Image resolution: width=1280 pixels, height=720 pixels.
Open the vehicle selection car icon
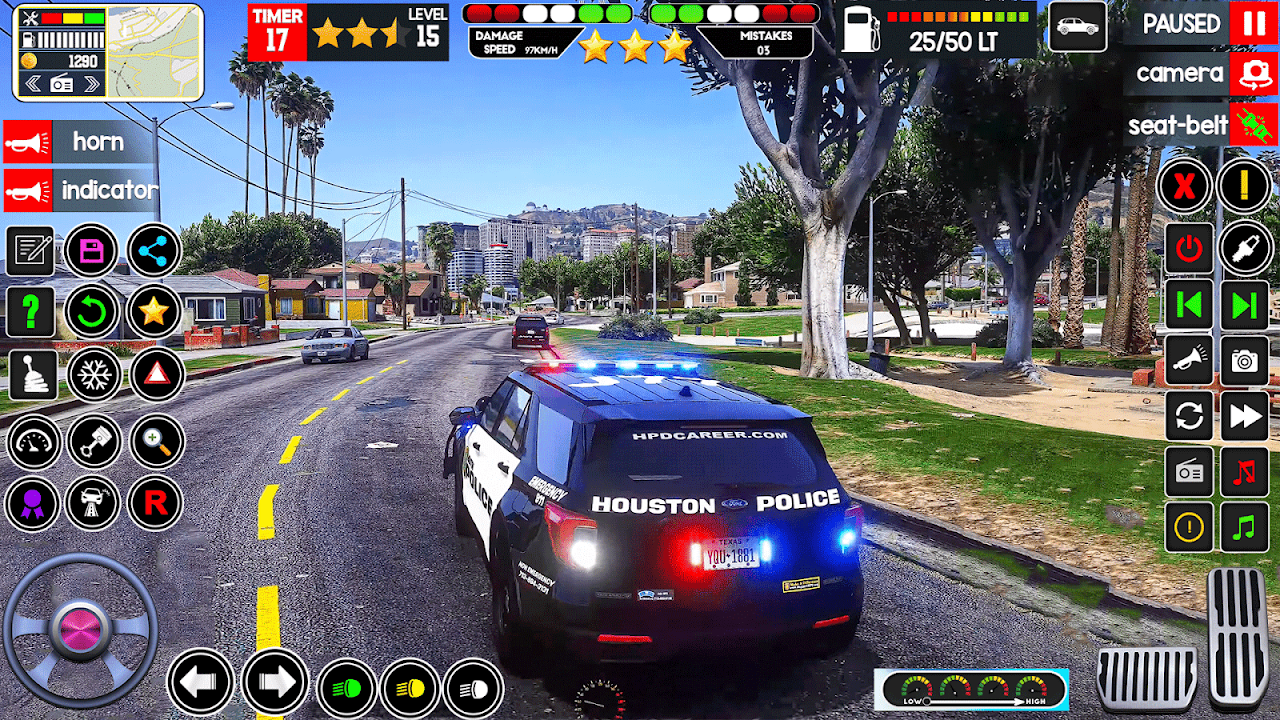click(1076, 26)
